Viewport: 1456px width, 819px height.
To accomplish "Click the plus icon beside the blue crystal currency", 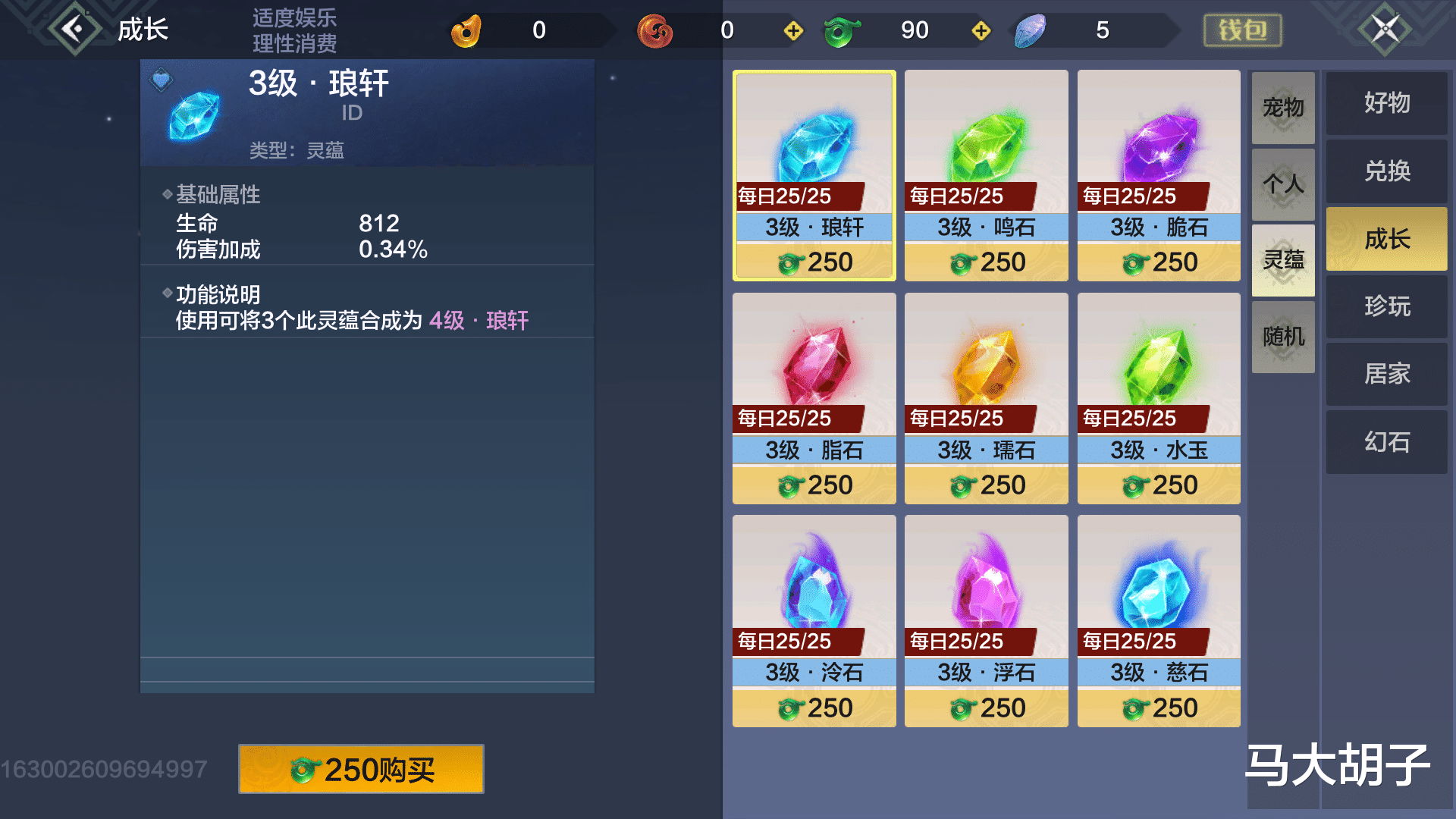I will click(981, 30).
